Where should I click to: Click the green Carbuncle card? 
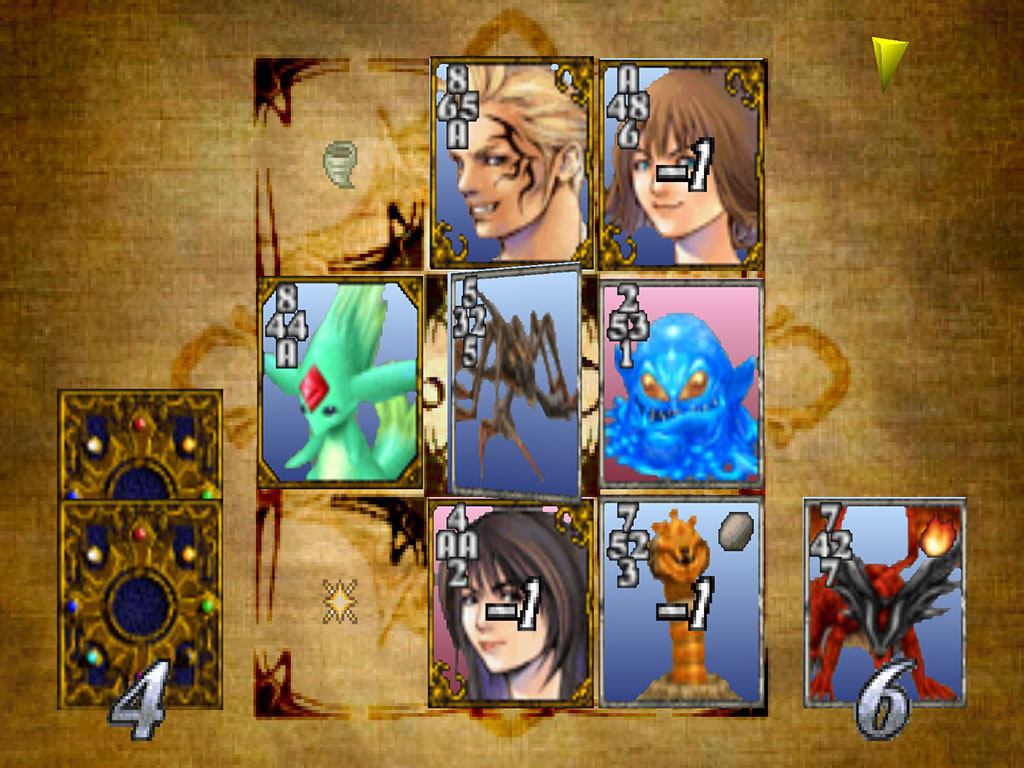point(340,382)
